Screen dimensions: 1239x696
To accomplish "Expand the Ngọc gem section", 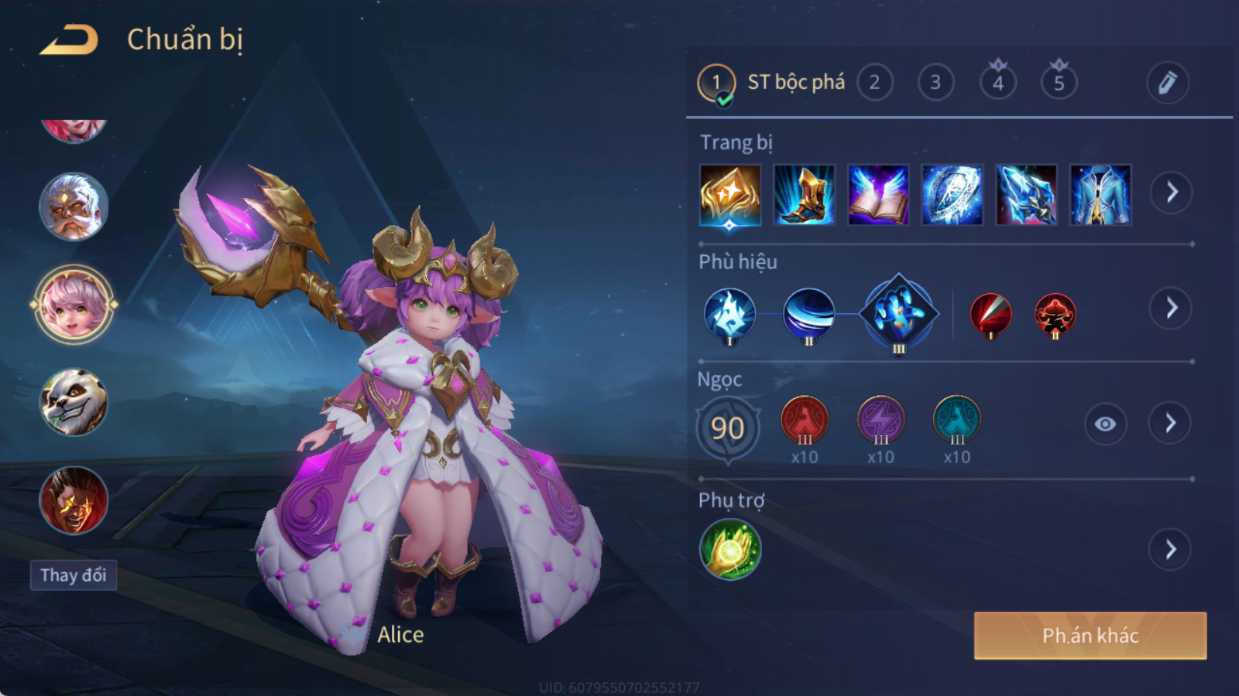I will pos(1171,424).
